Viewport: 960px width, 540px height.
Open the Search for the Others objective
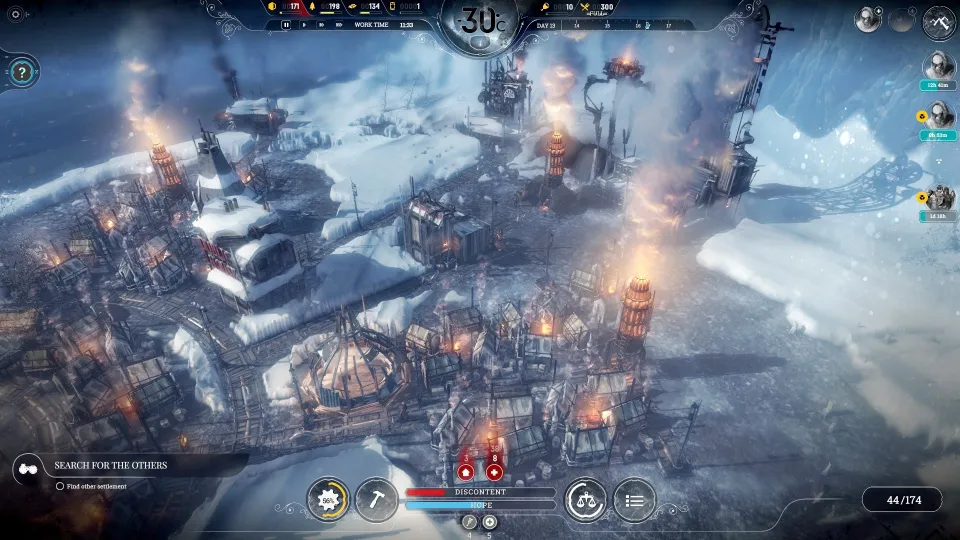point(110,465)
